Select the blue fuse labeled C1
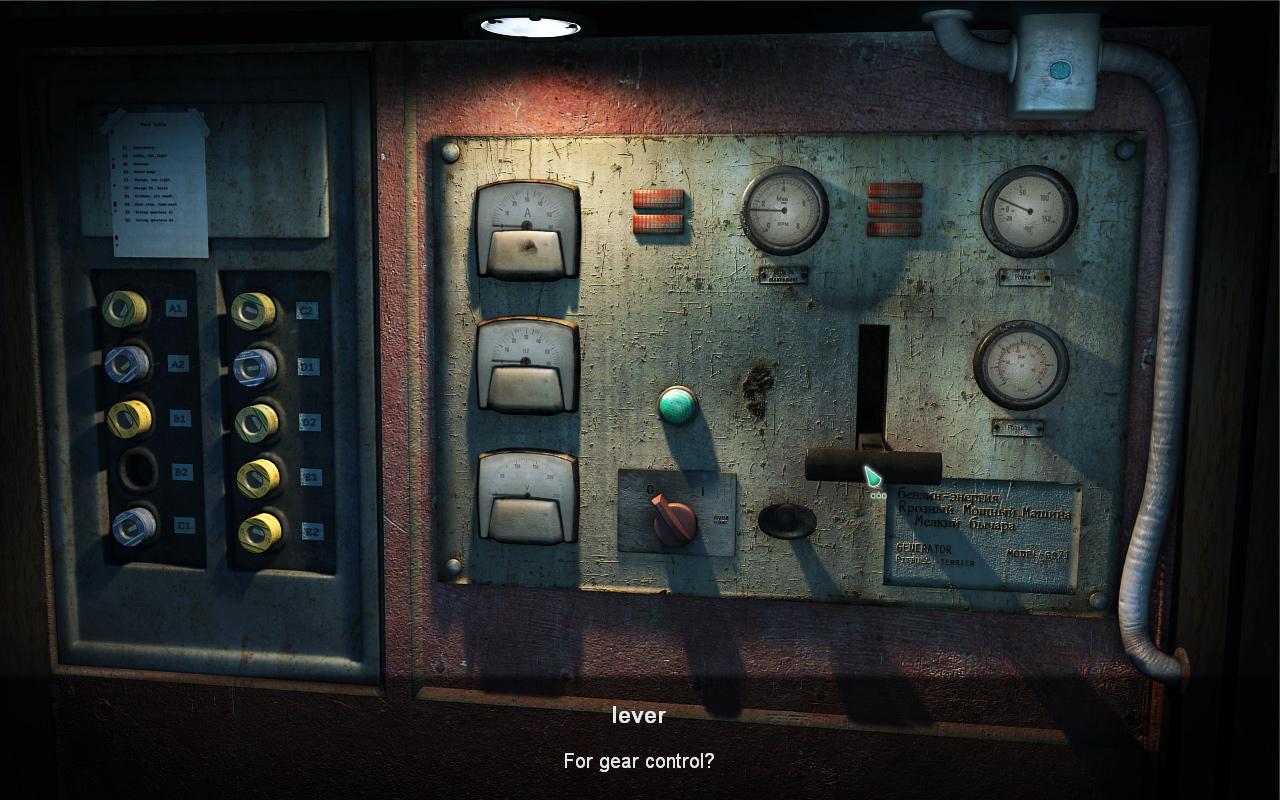The height and width of the screenshot is (800, 1280). (134, 526)
